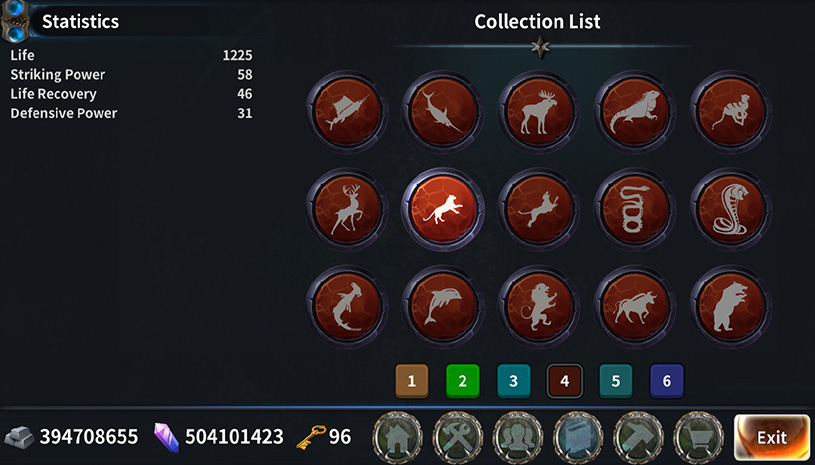The height and width of the screenshot is (465, 815).
Task: Choose the hooded cobra medallion
Action: pyautogui.click(x=730, y=208)
